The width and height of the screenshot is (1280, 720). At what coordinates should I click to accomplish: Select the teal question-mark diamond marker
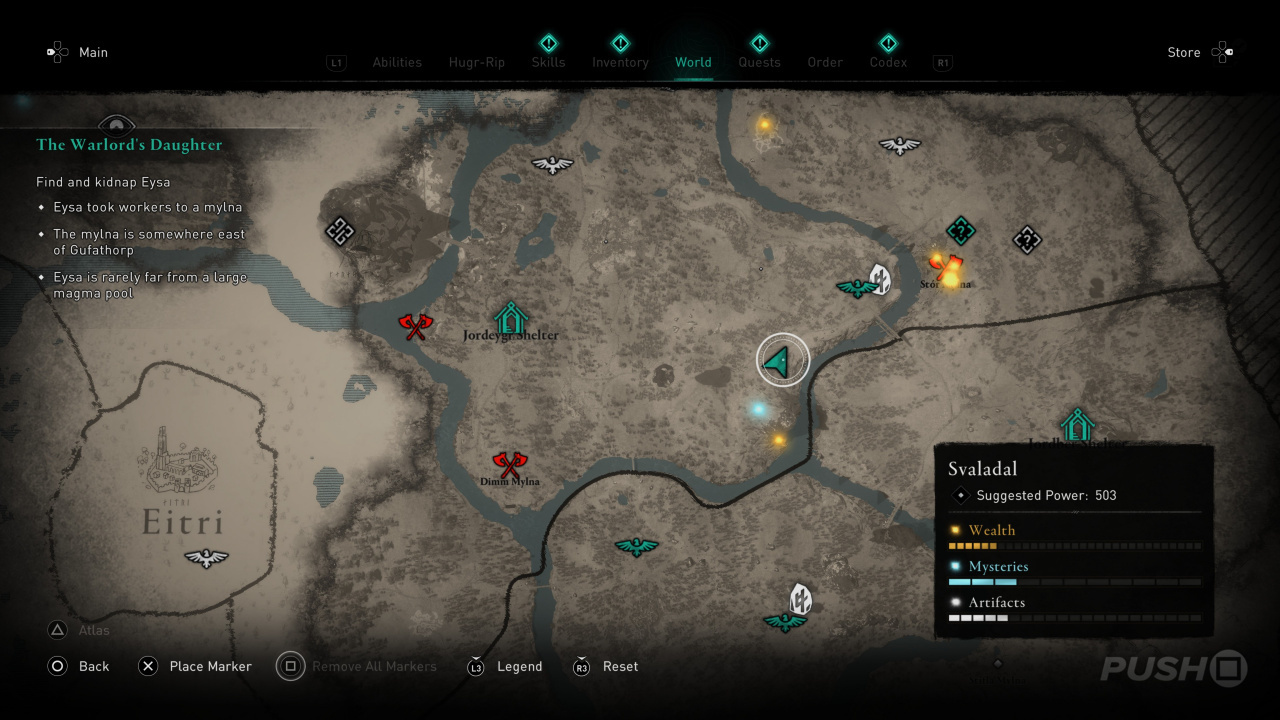(x=961, y=231)
